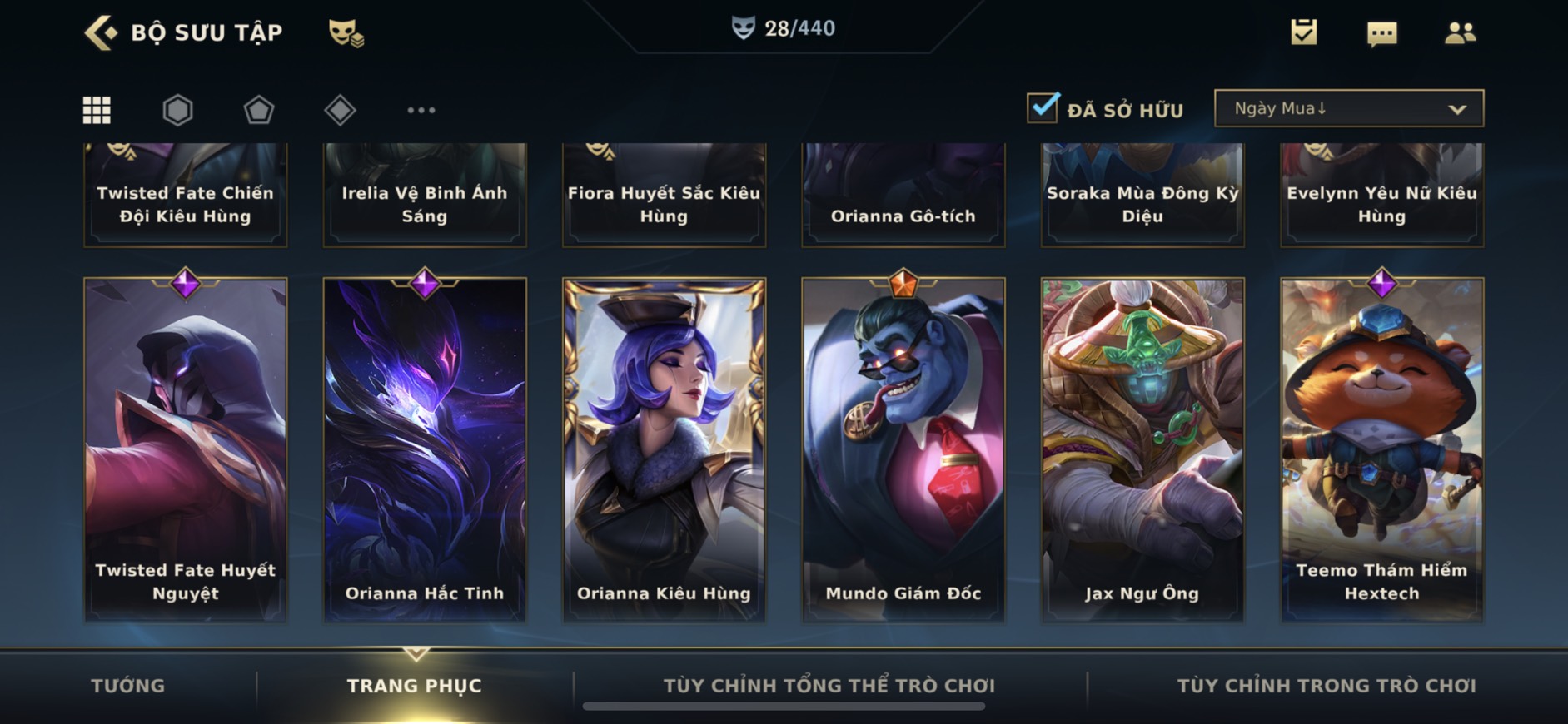1568x724 pixels.
Task: Go back from Bộ Sưu Tập screen
Action: [x=102, y=32]
